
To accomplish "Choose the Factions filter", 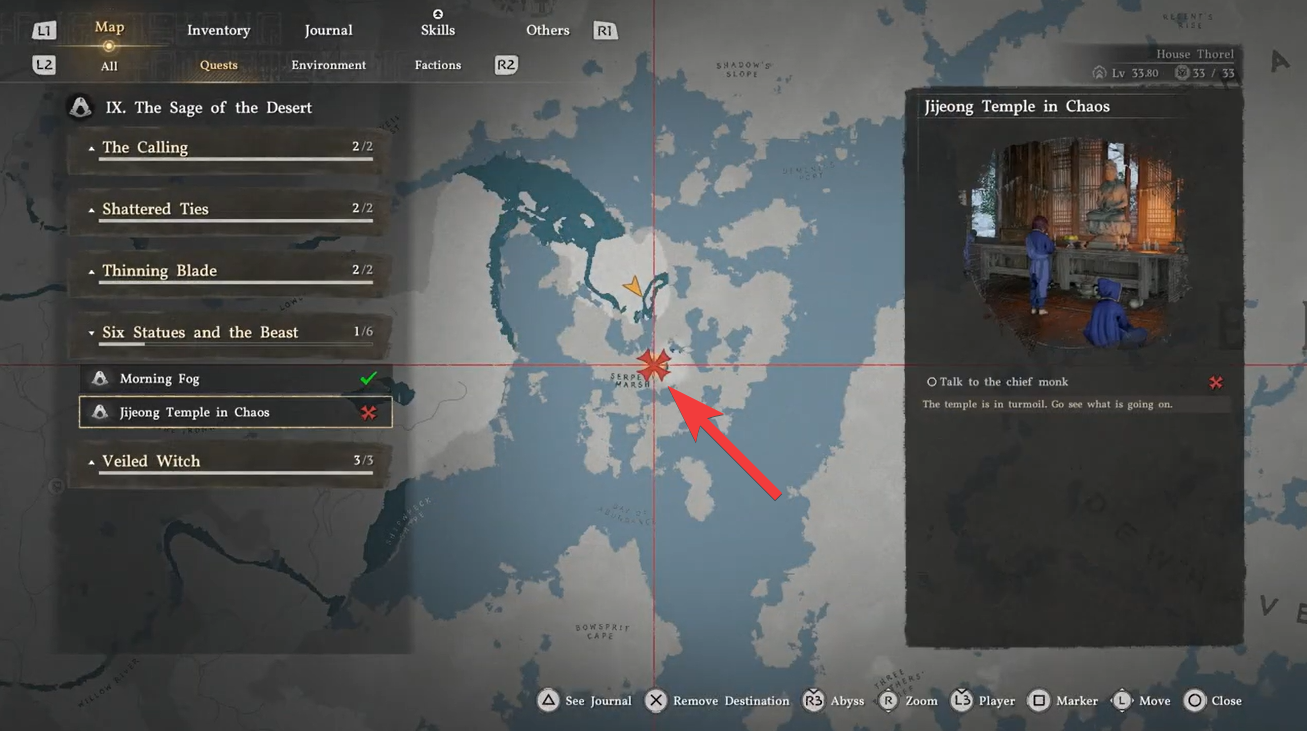I will (438, 65).
